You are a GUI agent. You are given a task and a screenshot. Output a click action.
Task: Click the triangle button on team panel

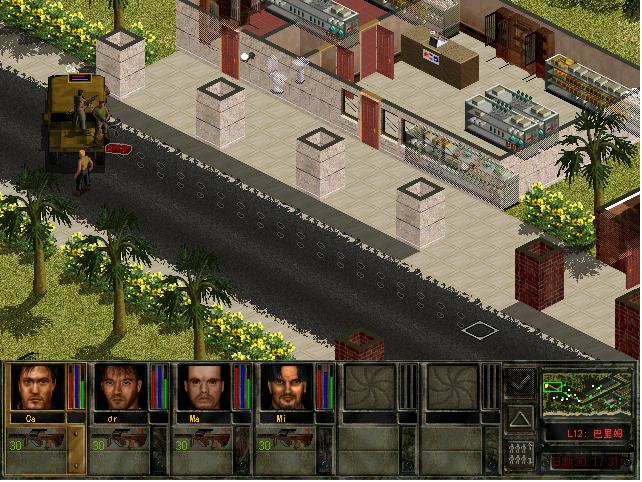point(520,416)
